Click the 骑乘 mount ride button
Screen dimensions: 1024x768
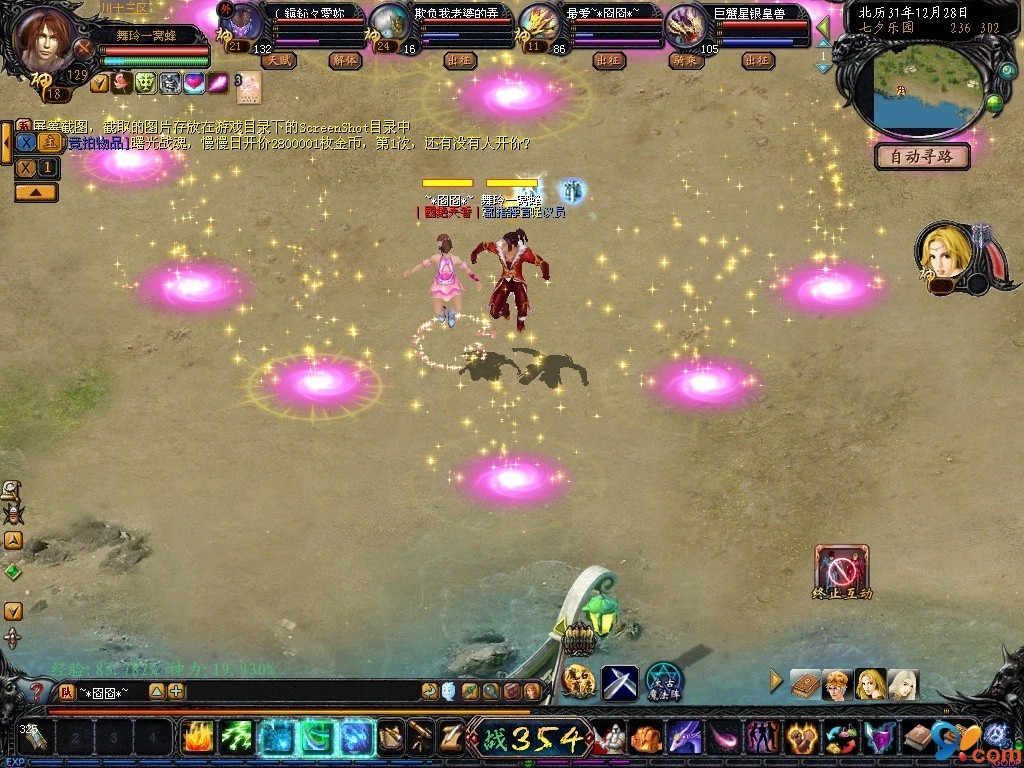tap(687, 61)
